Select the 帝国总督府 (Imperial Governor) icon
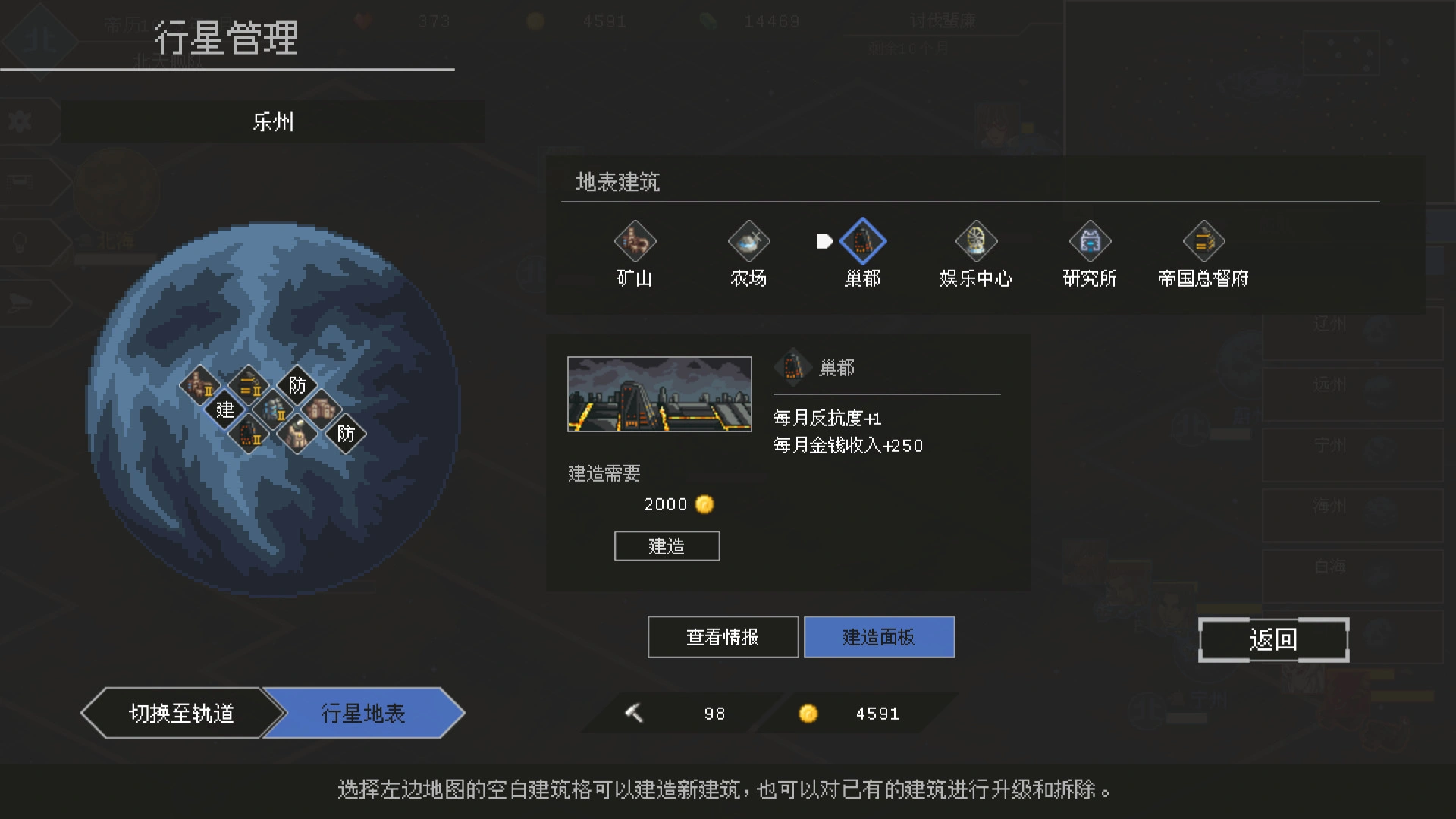The width and height of the screenshot is (1456, 819). pos(1203,241)
